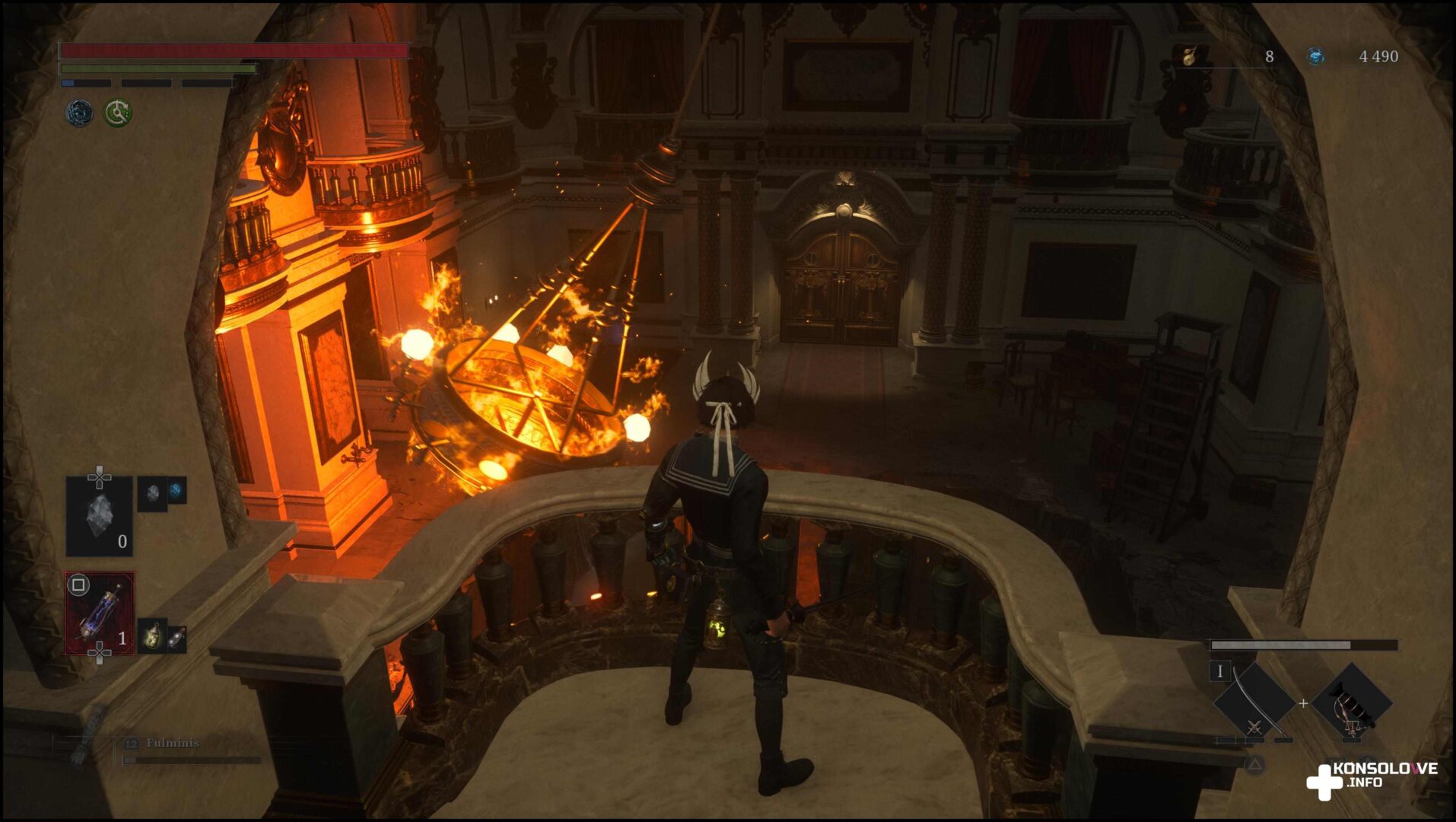Screen dimensions: 1456x822
Task: Use the blue Pulse Cell vial
Action: coord(100,613)
